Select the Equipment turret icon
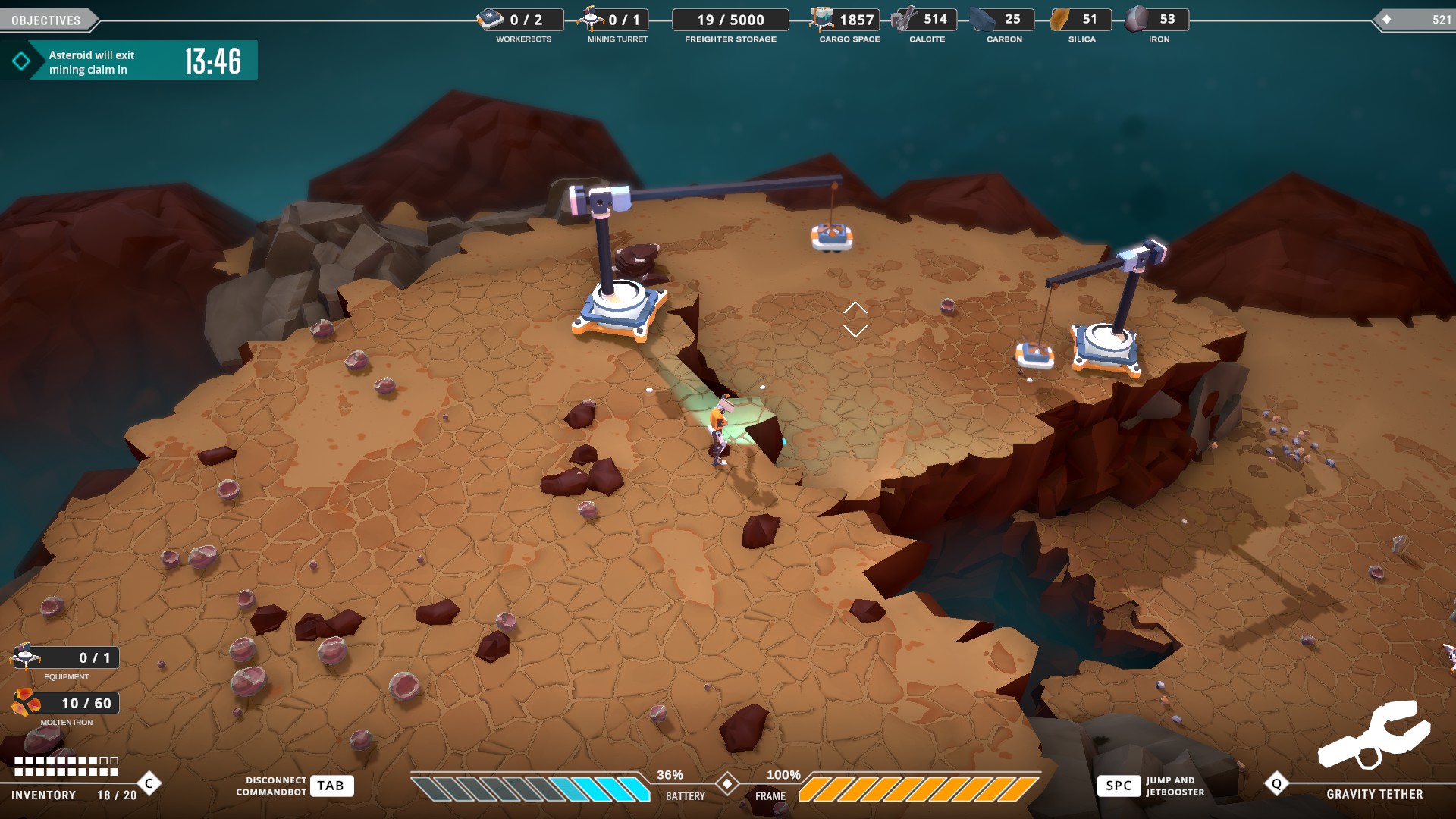Image resolution: width=1456 pixels, height=819 pixels. click(26, 656)
